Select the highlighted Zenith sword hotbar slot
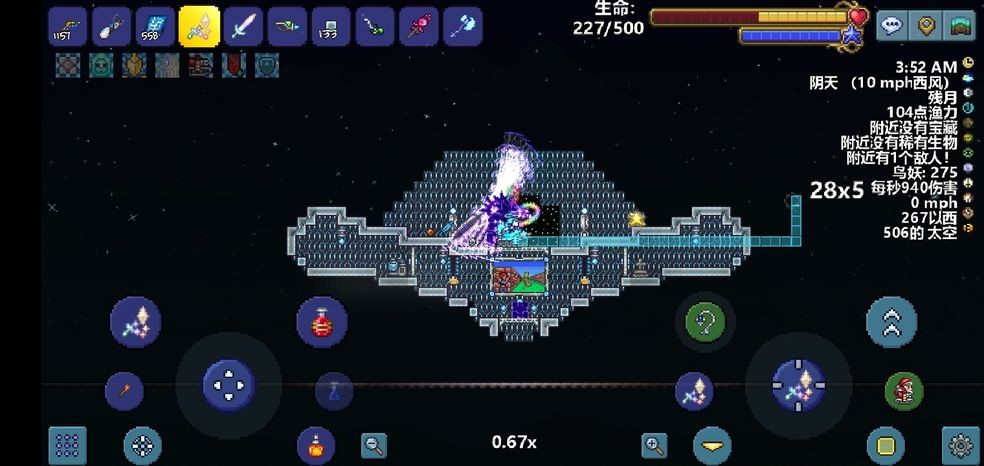The image size is (984, 466). (199, 26)
